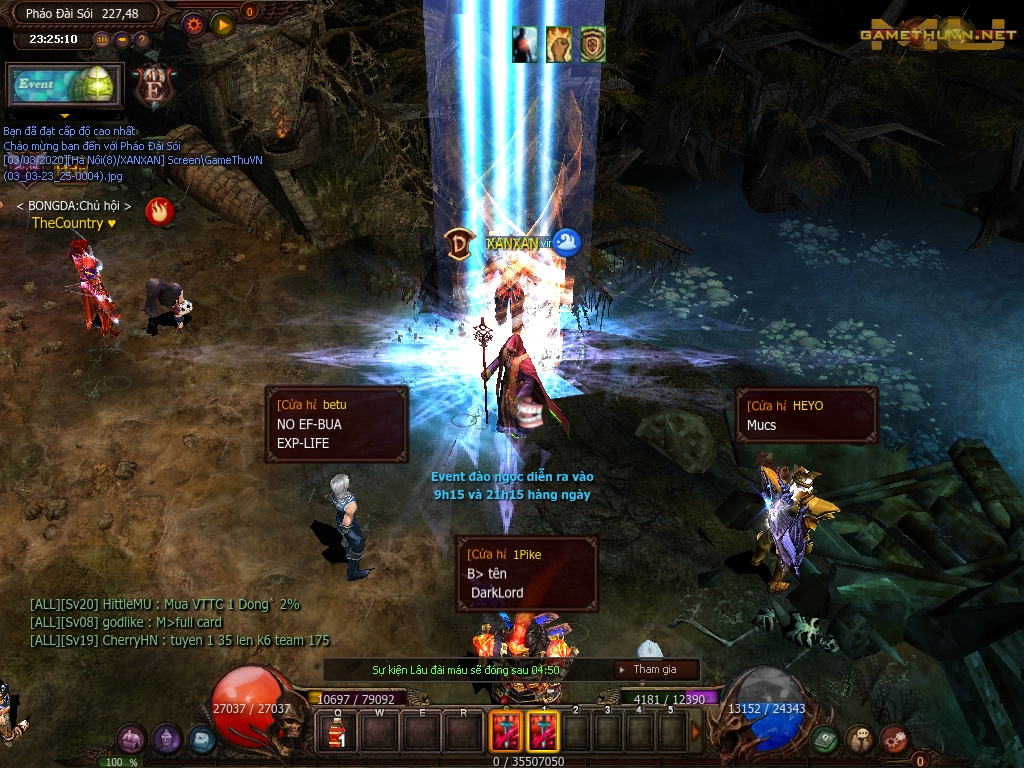Open the HEYO shop sign
This screenshot has width=1024, height=768.
806,415
